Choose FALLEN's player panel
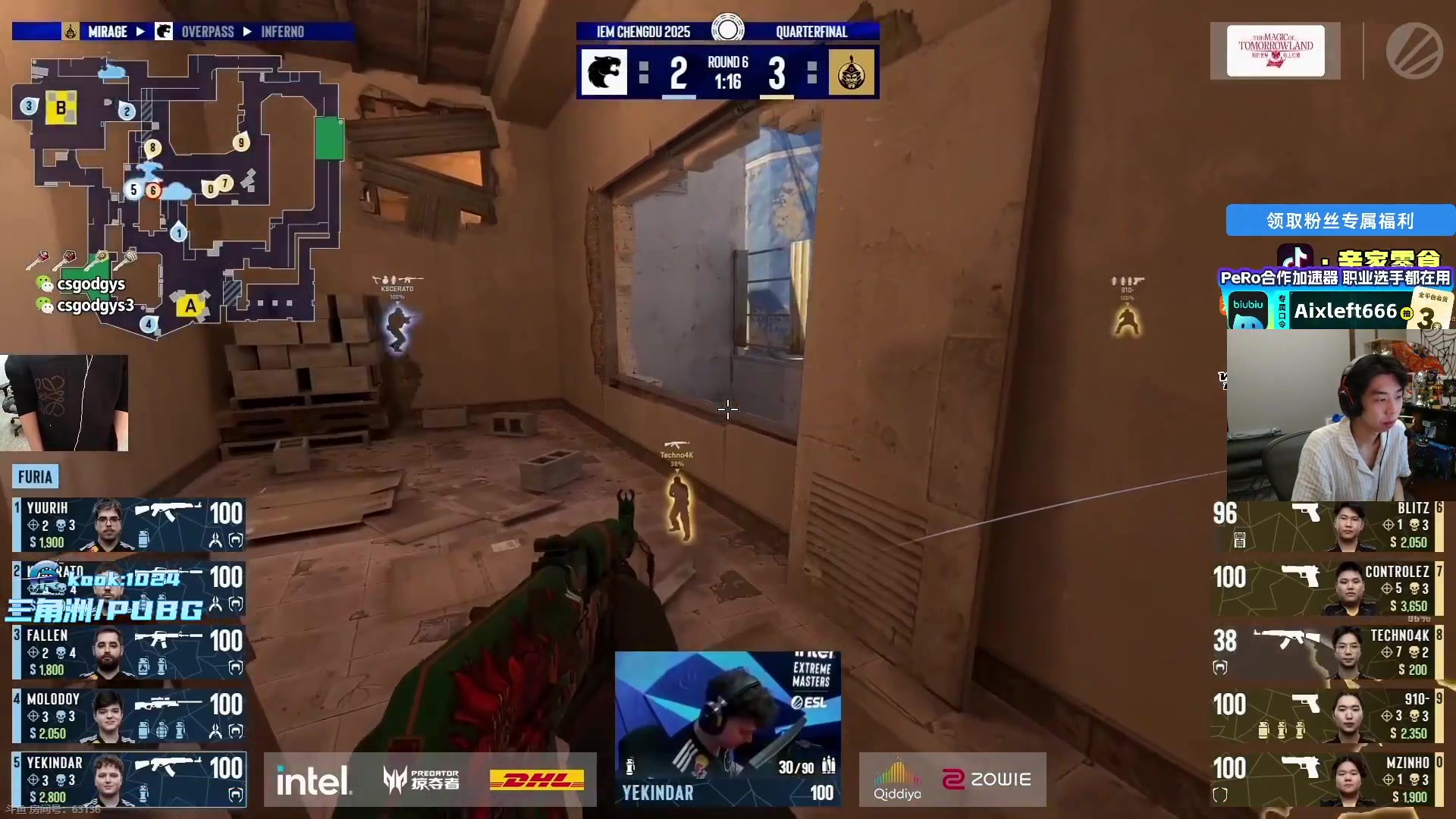 [129, 652]
